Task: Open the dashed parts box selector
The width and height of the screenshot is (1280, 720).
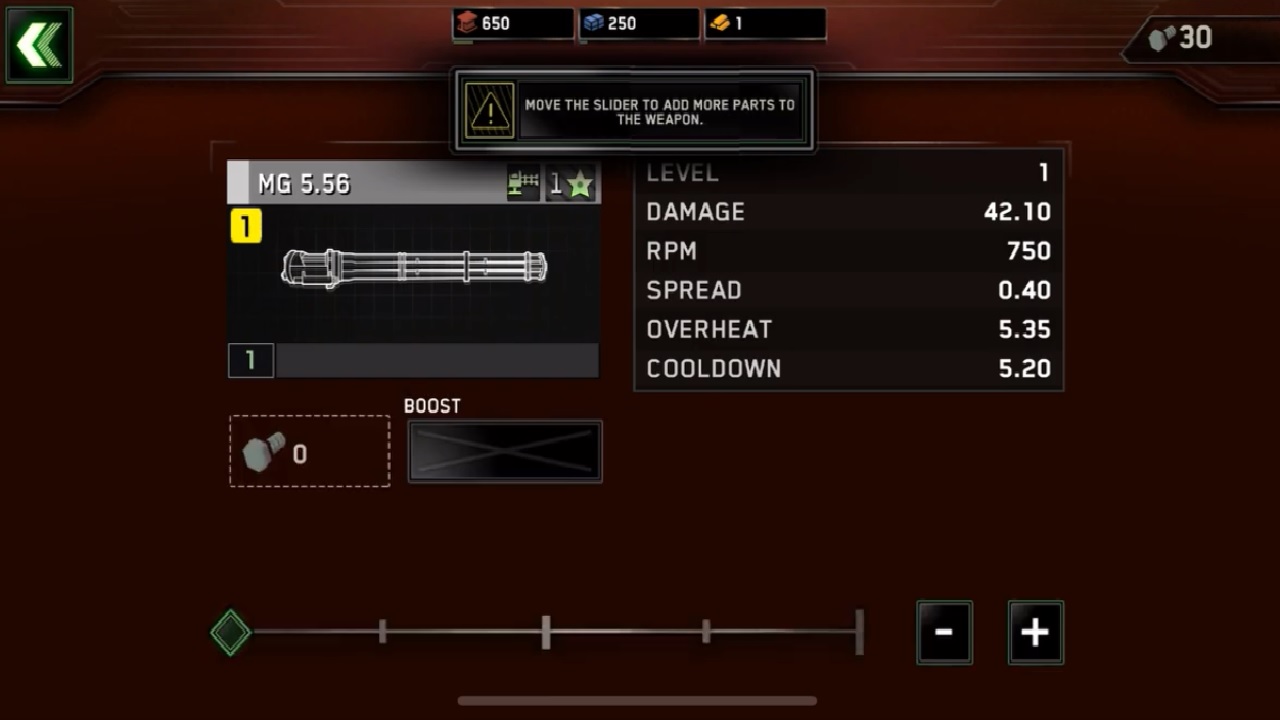Action: click(309, 451)
